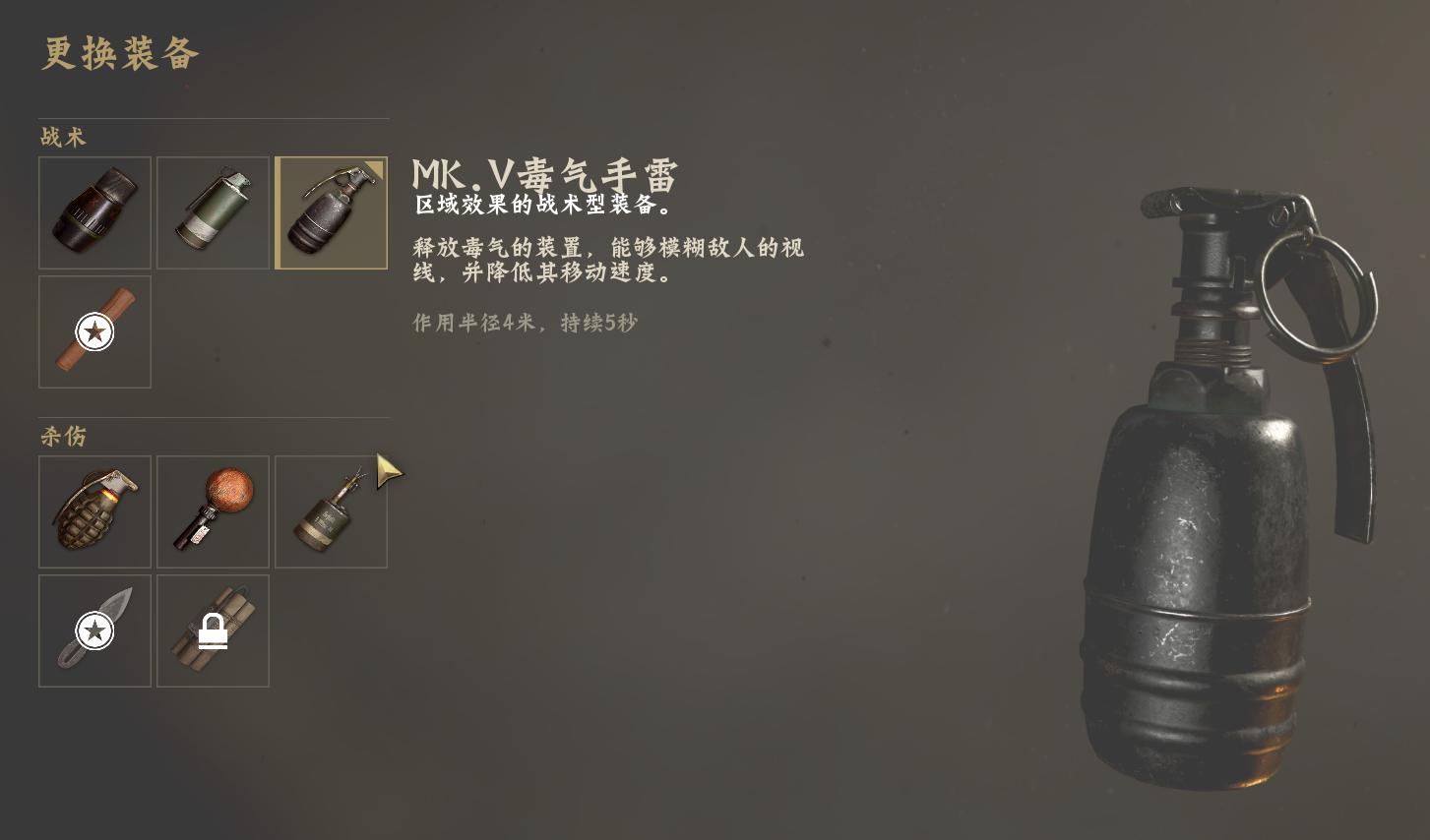Click the lock icon on the locked equipment
1430x840 pixels.
[x=213, y=630]
